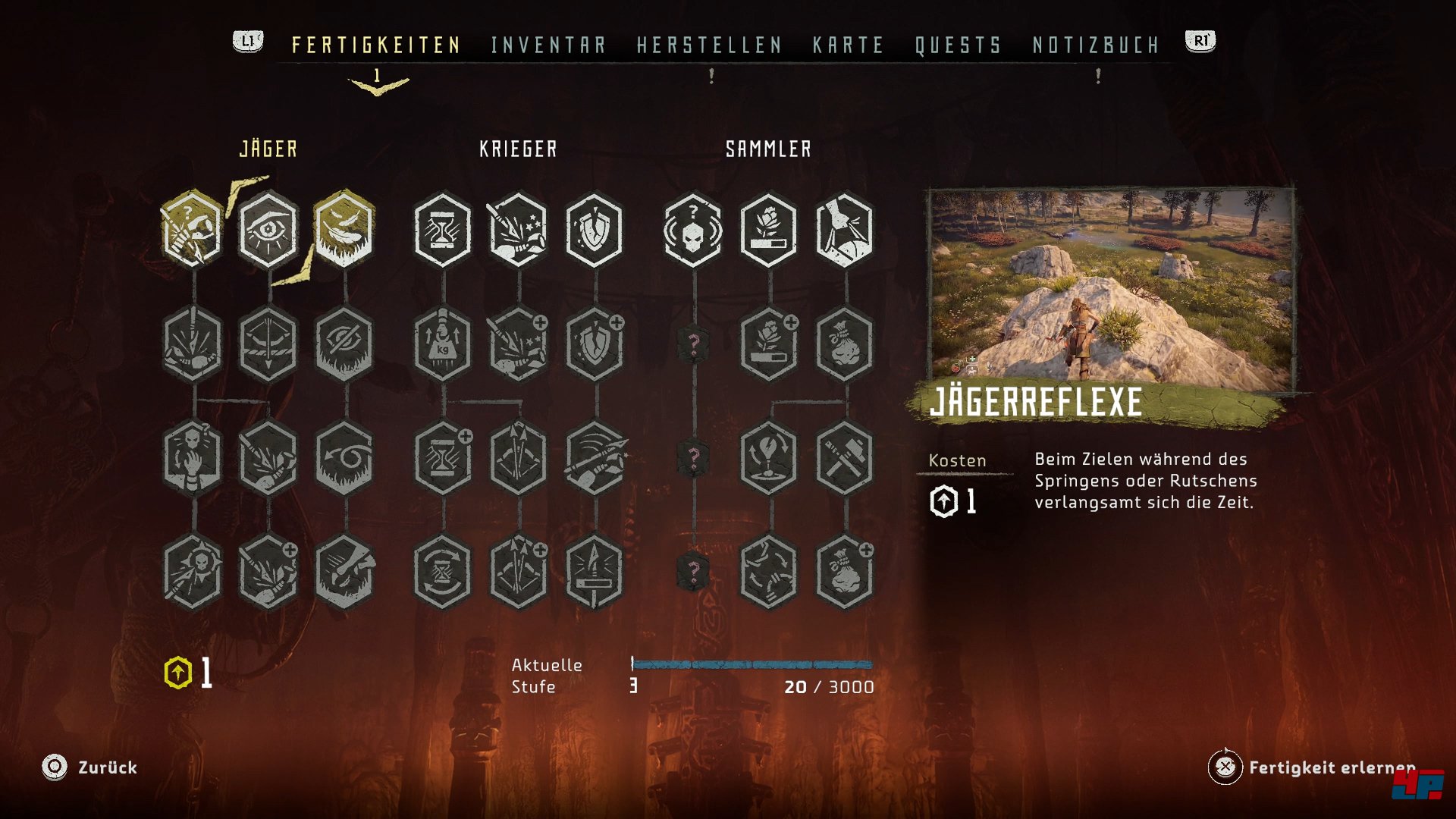Choose the crossed hammer and wrench skill
Viewport: 1456px width, 819px height.
pos(844,457)
